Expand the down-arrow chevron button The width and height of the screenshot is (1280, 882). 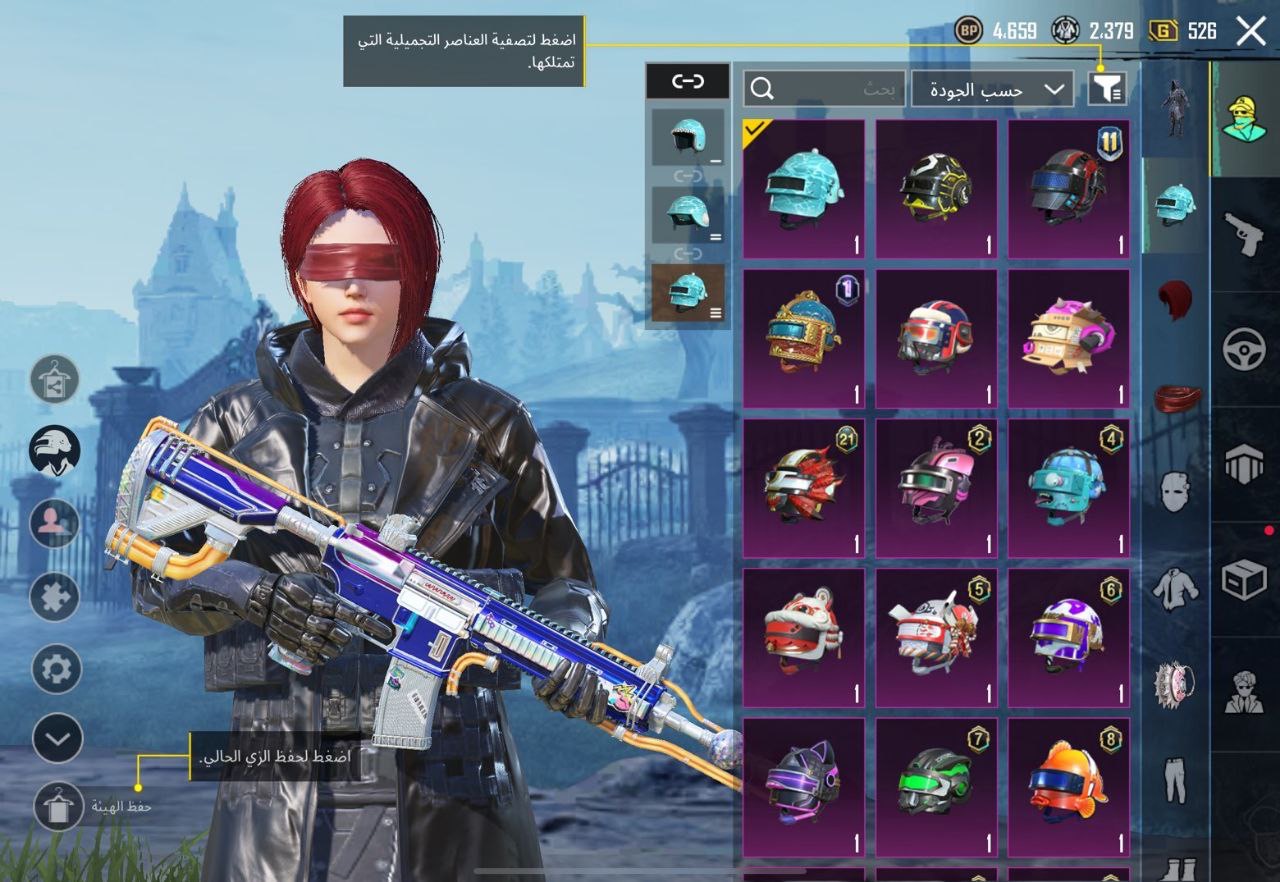coord(57,739)
